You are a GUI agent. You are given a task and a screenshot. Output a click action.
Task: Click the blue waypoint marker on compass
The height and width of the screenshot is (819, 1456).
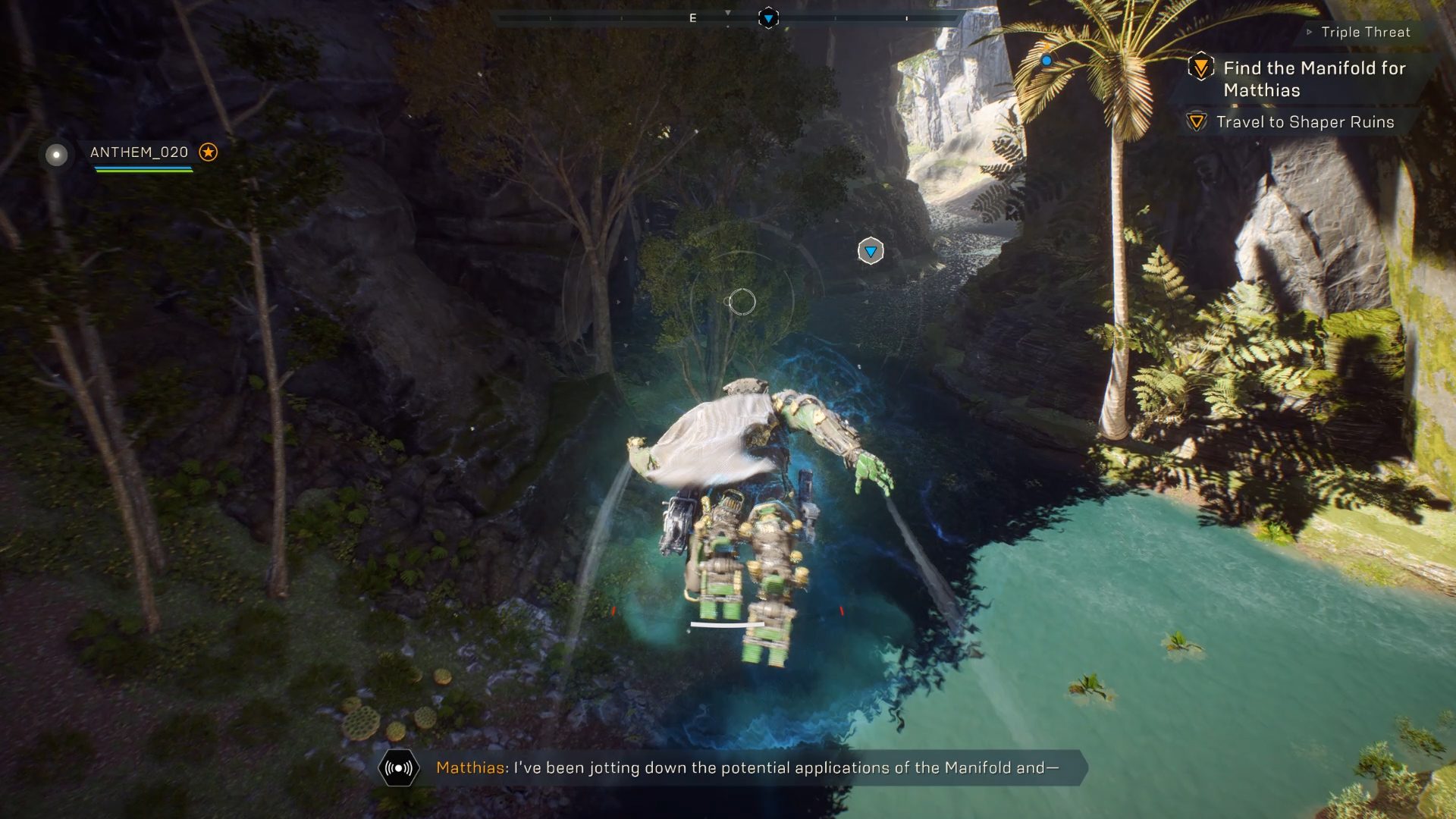pyautogui.click(x=768, y=18)
